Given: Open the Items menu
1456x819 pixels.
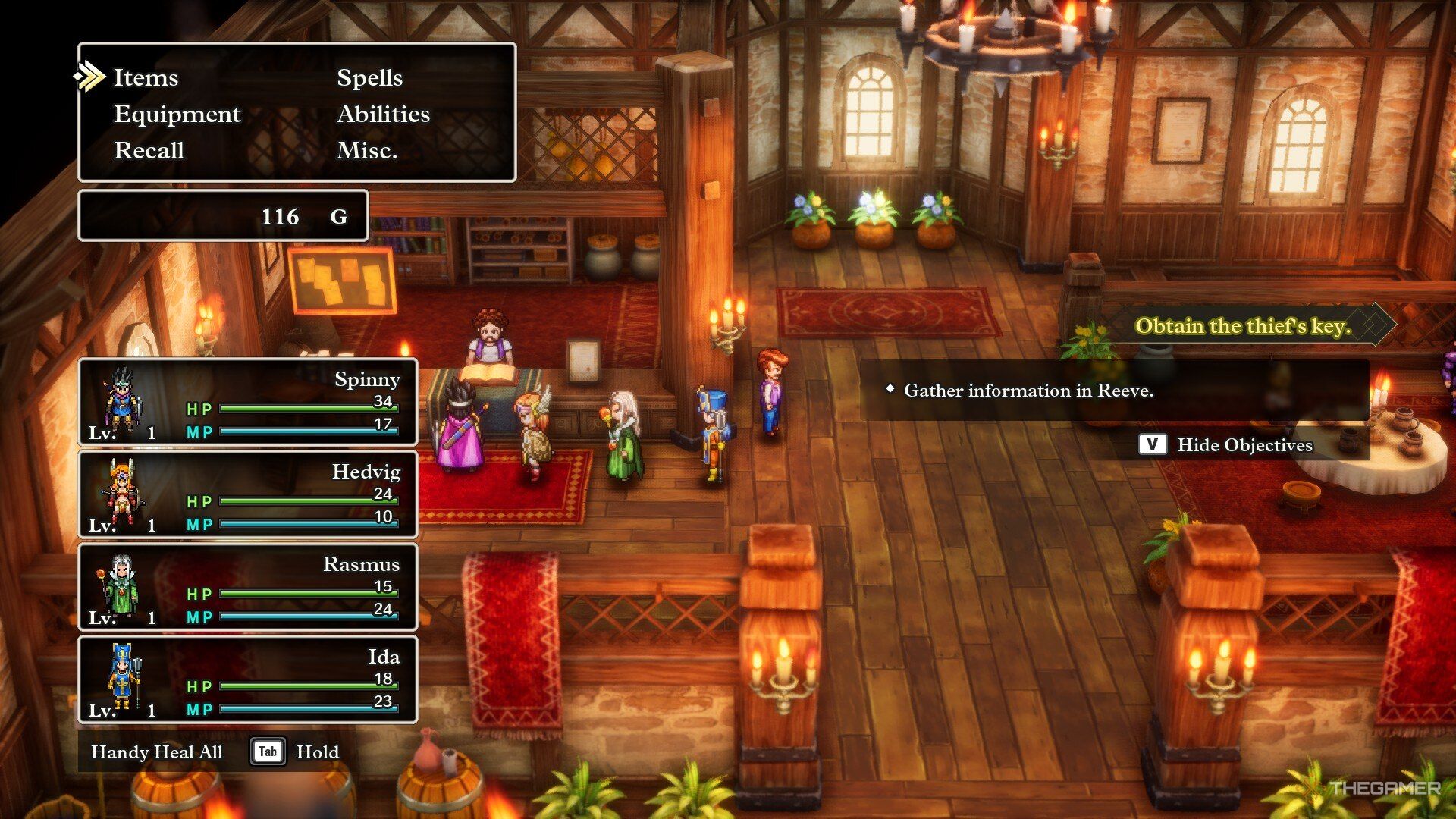Looking at the screenshot, I should [x=146, y=77].
